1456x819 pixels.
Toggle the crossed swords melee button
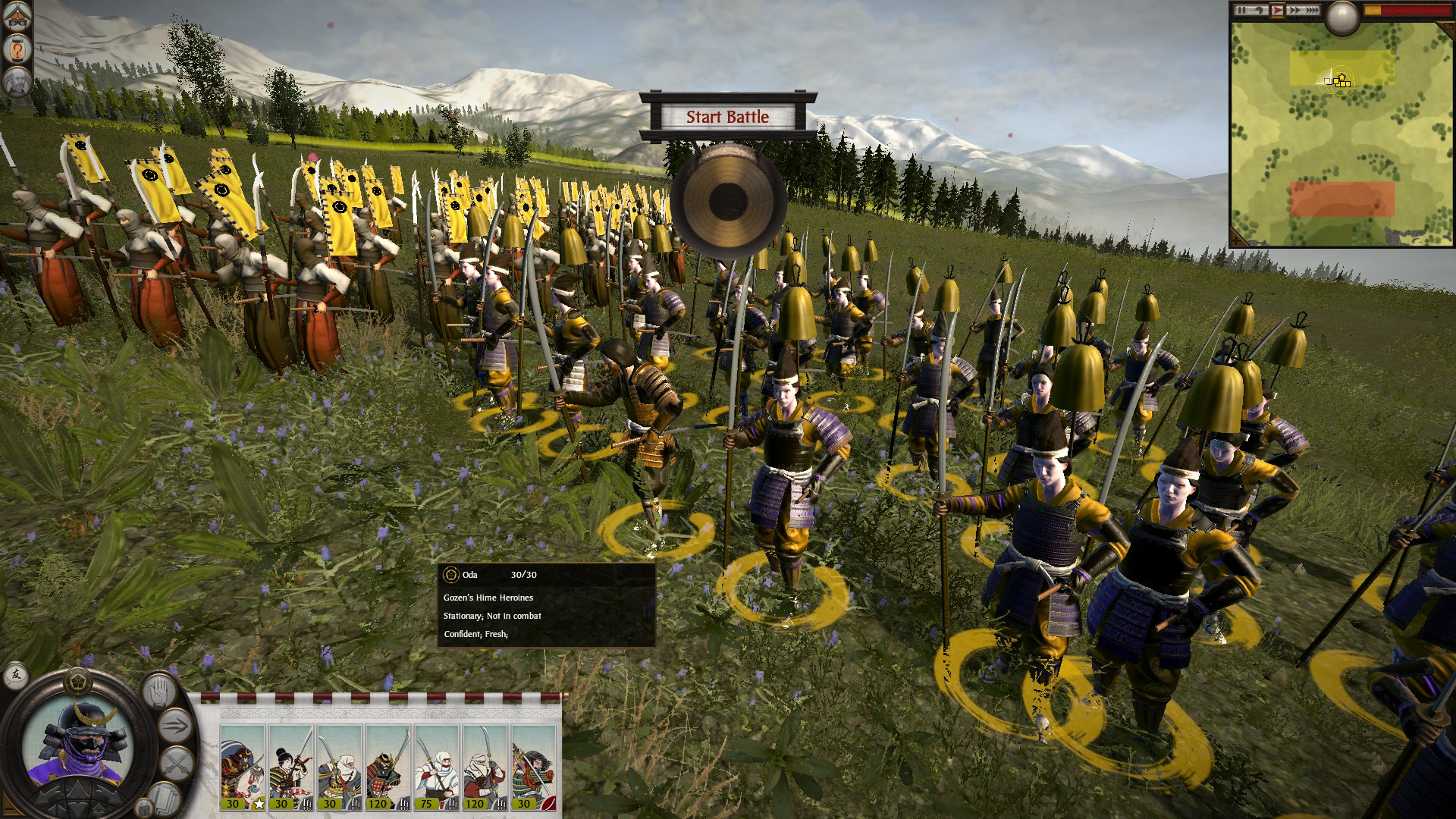(x=178, y=762)
